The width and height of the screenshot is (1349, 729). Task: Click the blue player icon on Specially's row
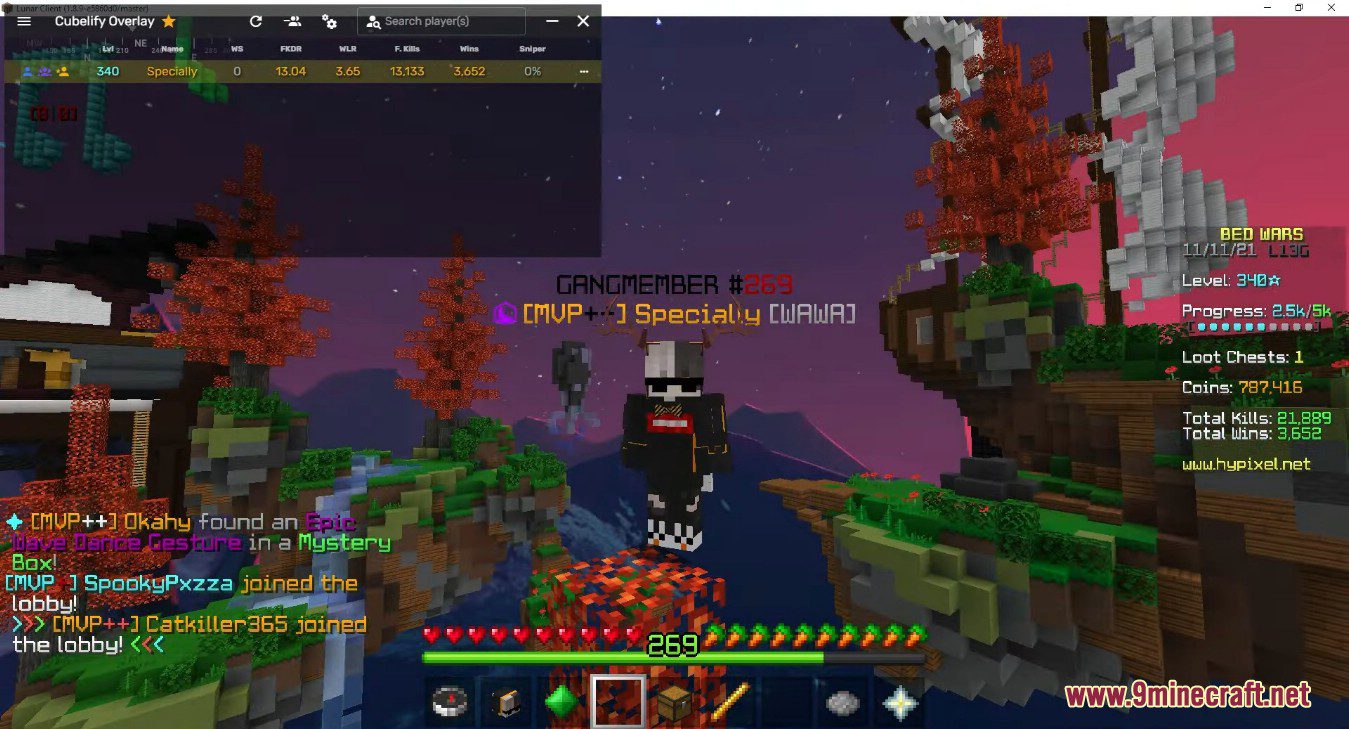click(27, 71)
